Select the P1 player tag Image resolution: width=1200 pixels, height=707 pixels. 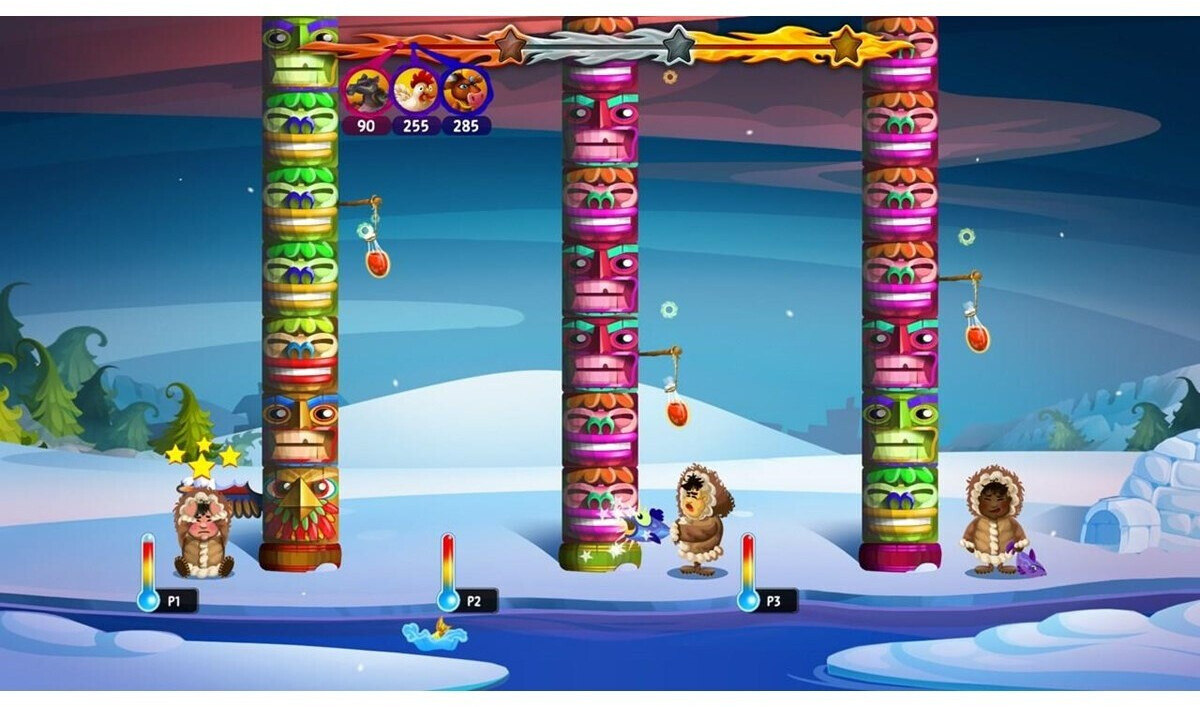click(178, 601)
